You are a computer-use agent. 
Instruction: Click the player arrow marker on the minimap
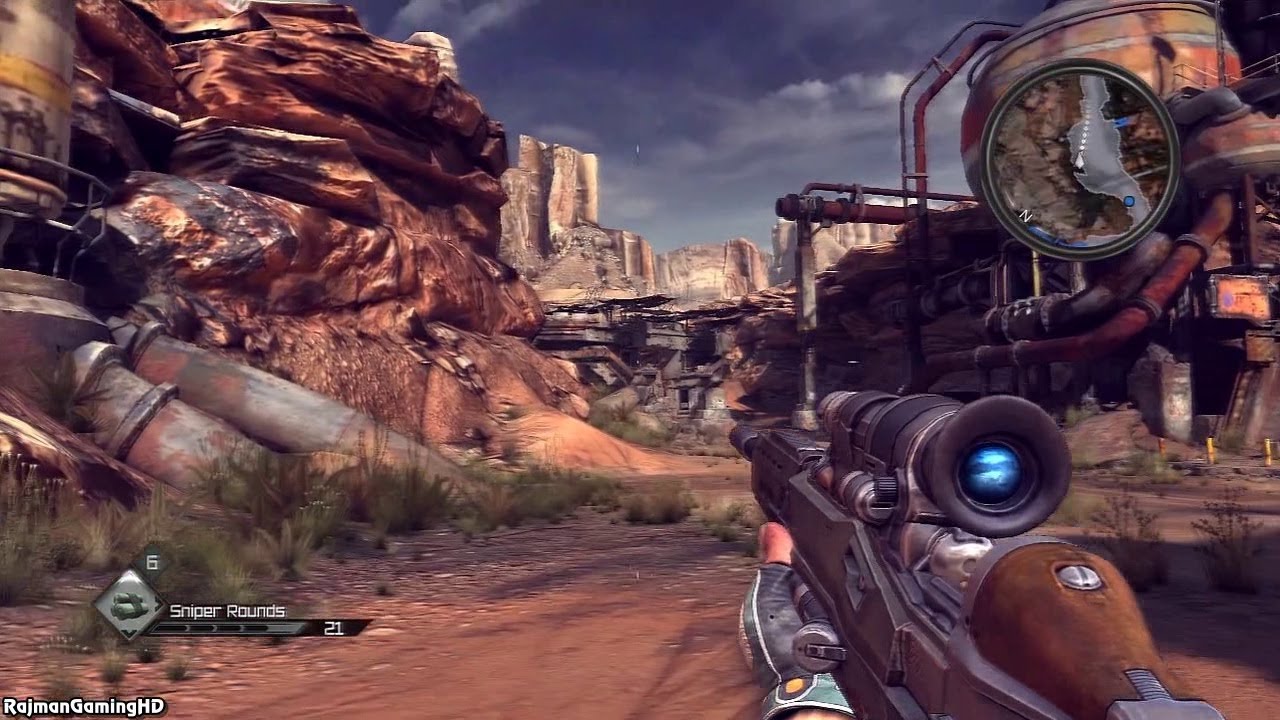[x=1081, y=161]
